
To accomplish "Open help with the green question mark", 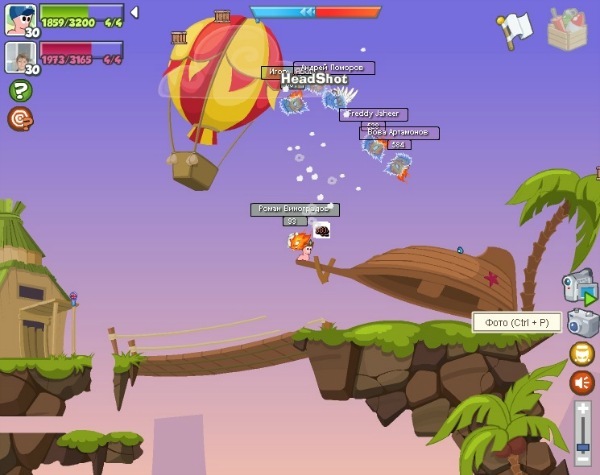I will (x=19, y=90).
